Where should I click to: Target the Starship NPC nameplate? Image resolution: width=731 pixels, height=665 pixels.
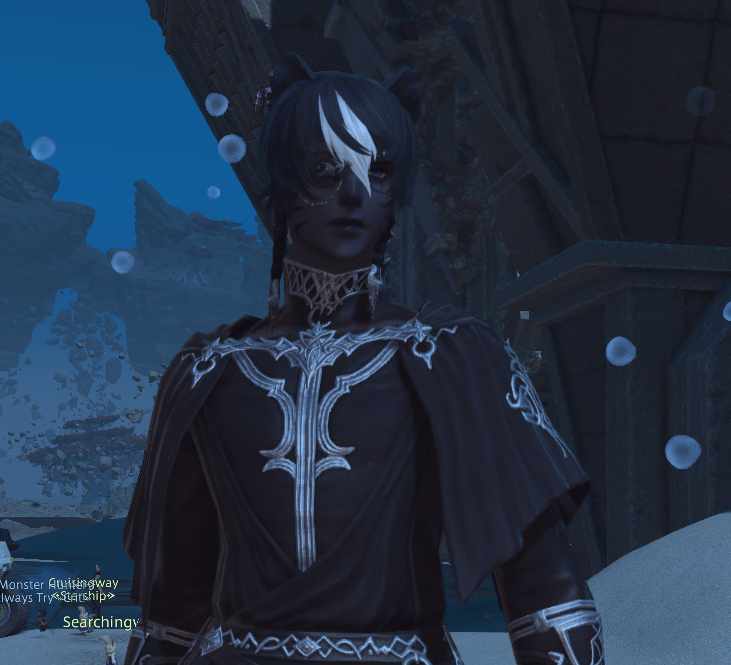[84, 595]
